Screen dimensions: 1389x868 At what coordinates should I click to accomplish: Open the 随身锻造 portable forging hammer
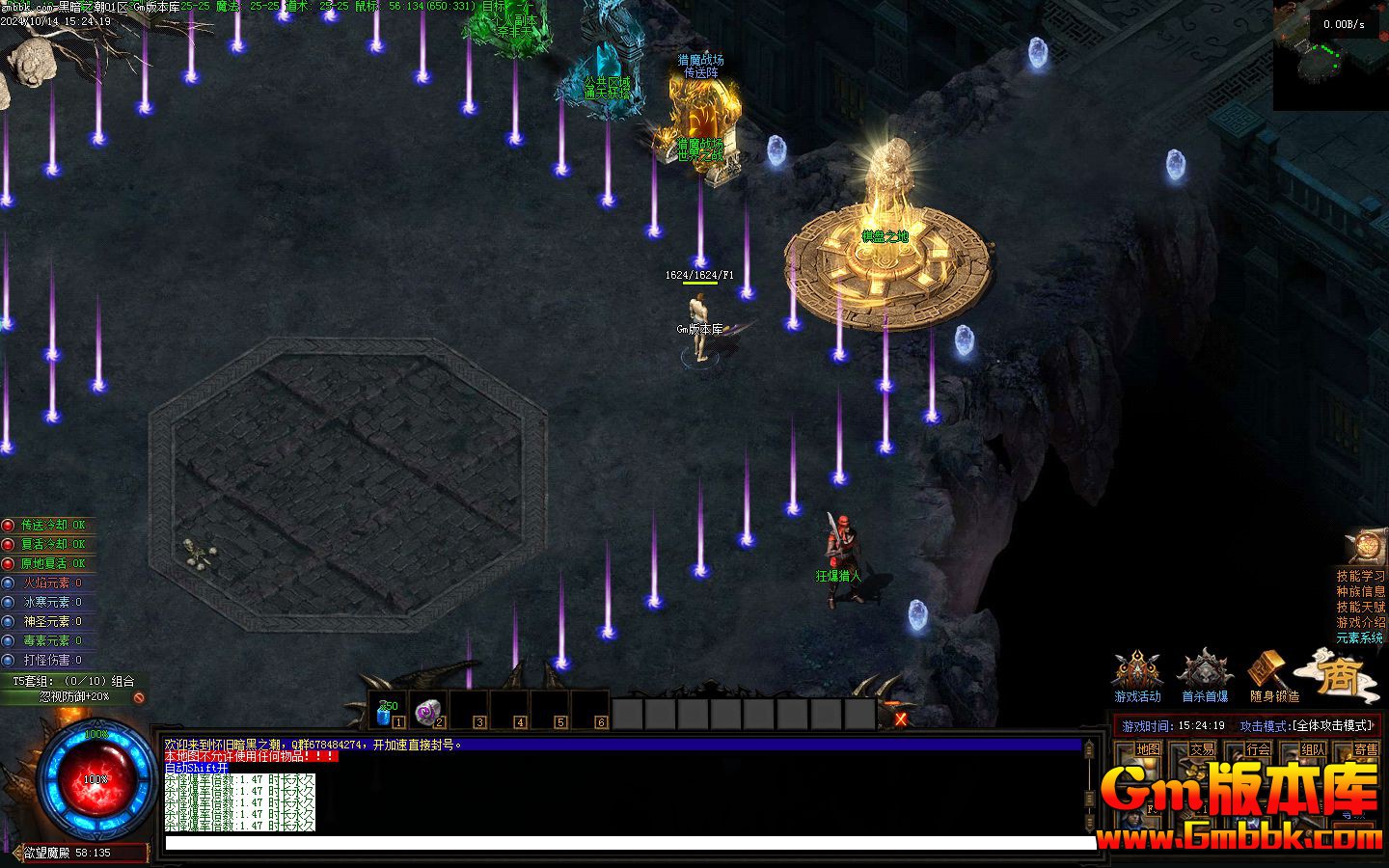click(1273, 673)
